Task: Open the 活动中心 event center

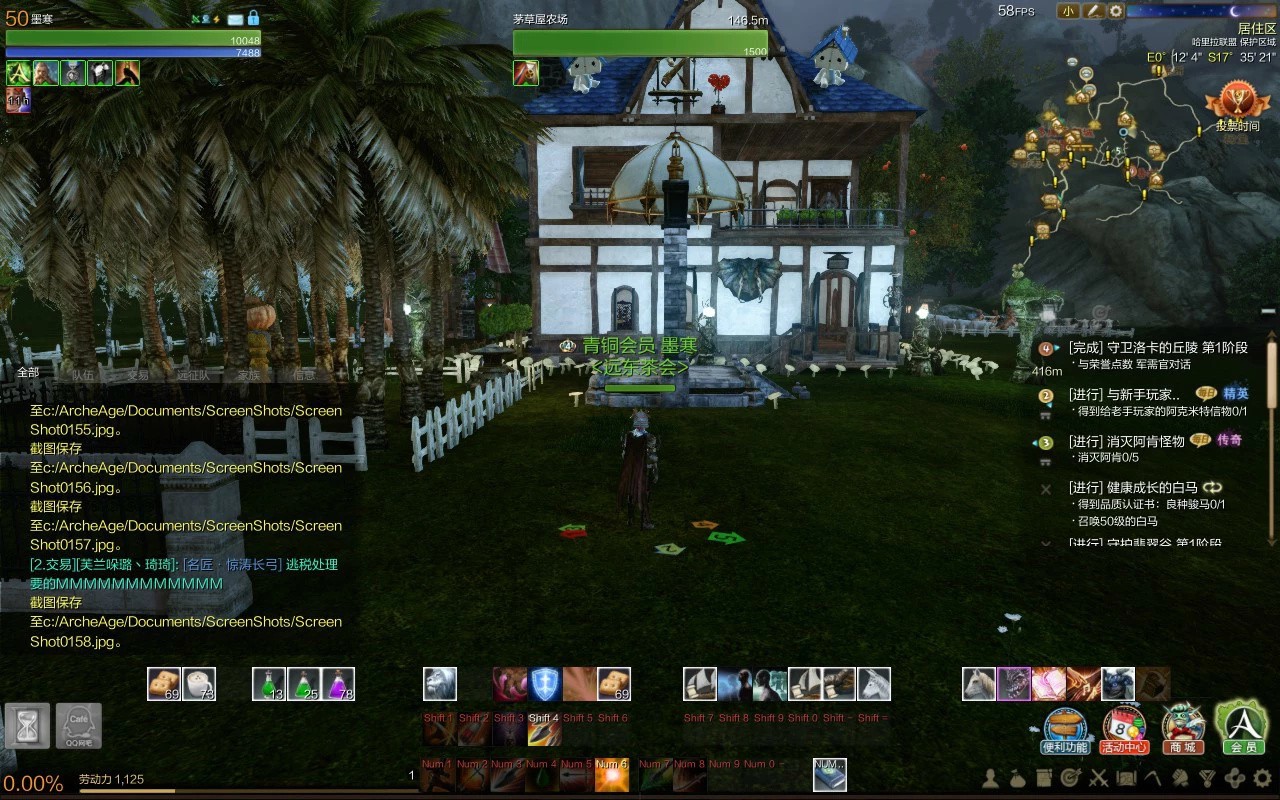Action: [1123, 730]
